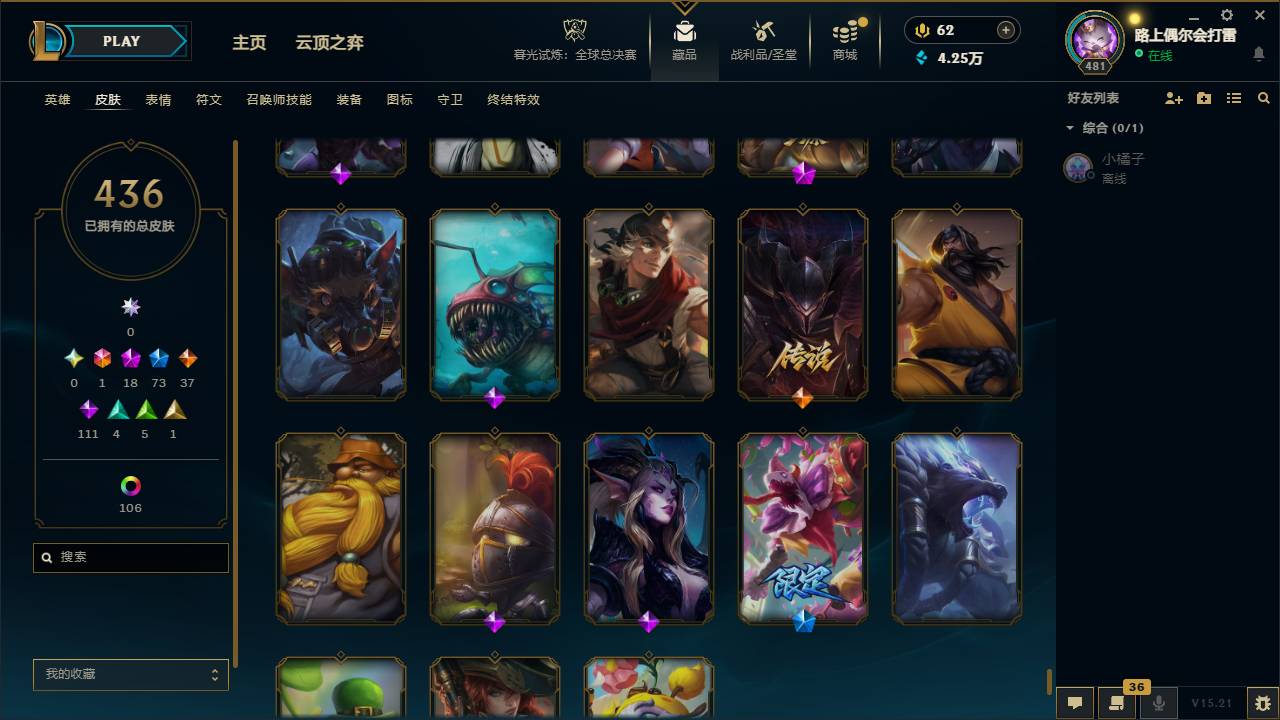
Task: View the 暮光试炼 global finals event
Action: point(573,40)
